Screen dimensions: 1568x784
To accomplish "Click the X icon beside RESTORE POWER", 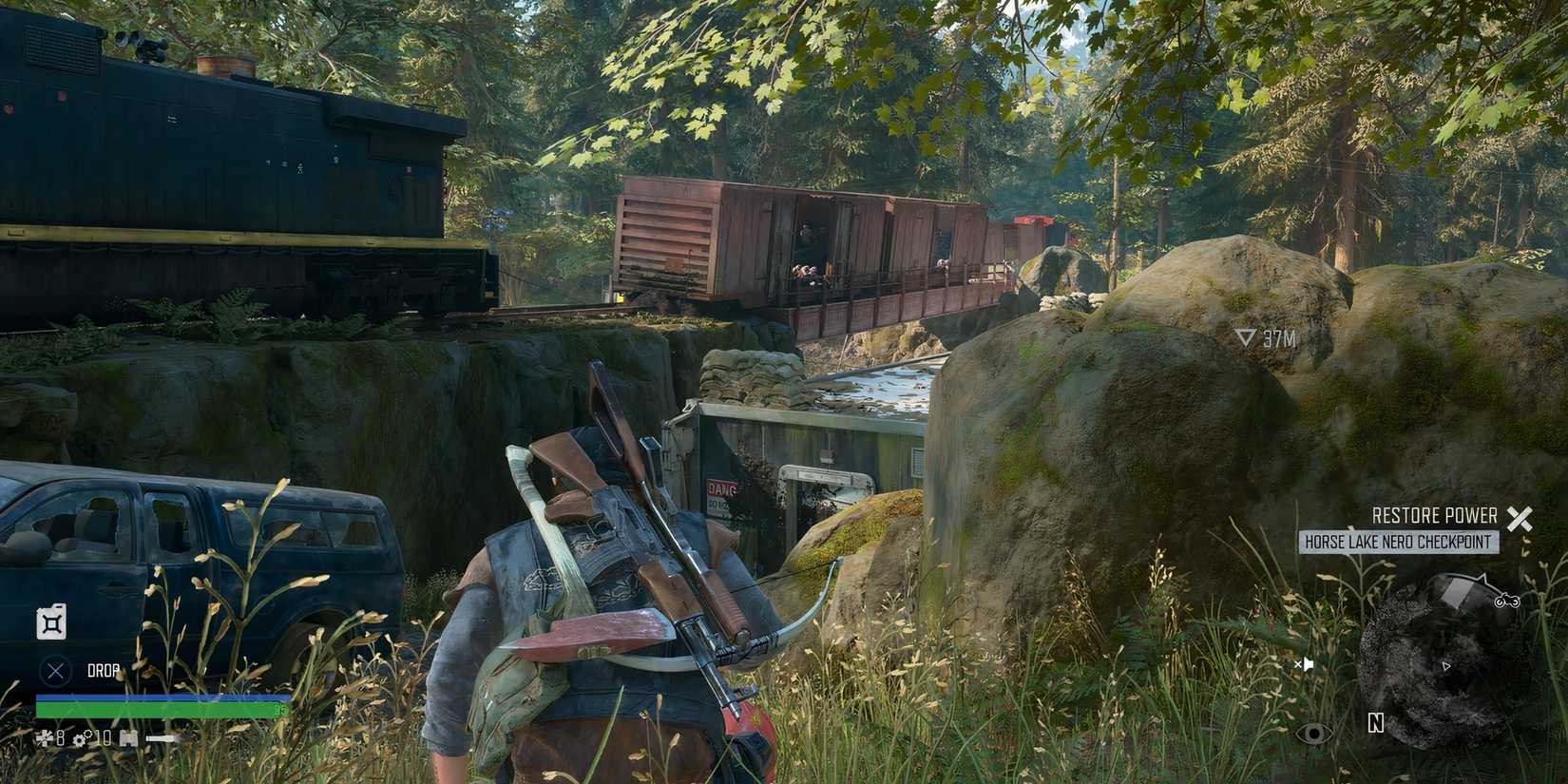I will point(1520,519).
